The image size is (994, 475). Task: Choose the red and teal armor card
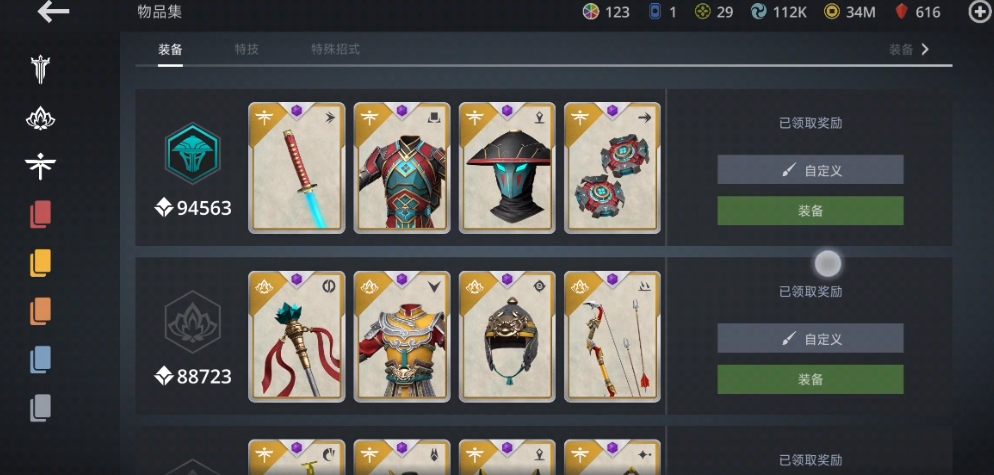[x=402, y=168]
